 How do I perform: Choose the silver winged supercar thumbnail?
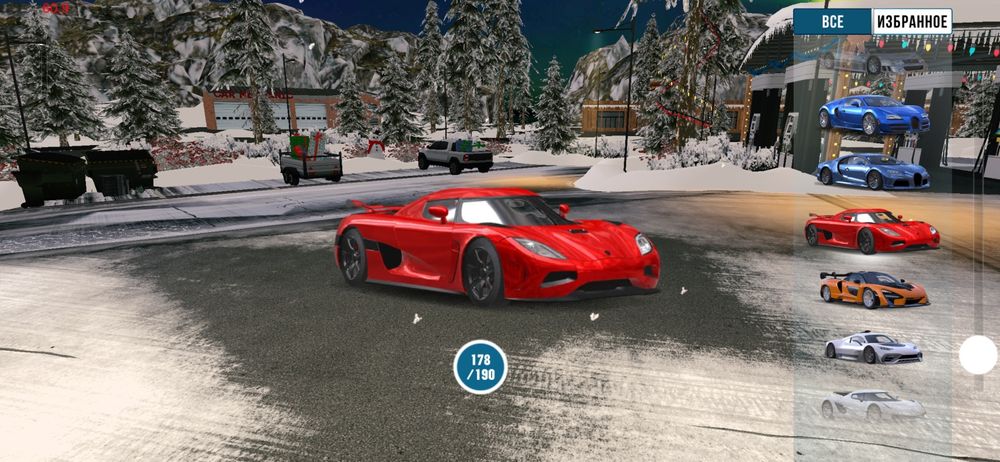873,347
